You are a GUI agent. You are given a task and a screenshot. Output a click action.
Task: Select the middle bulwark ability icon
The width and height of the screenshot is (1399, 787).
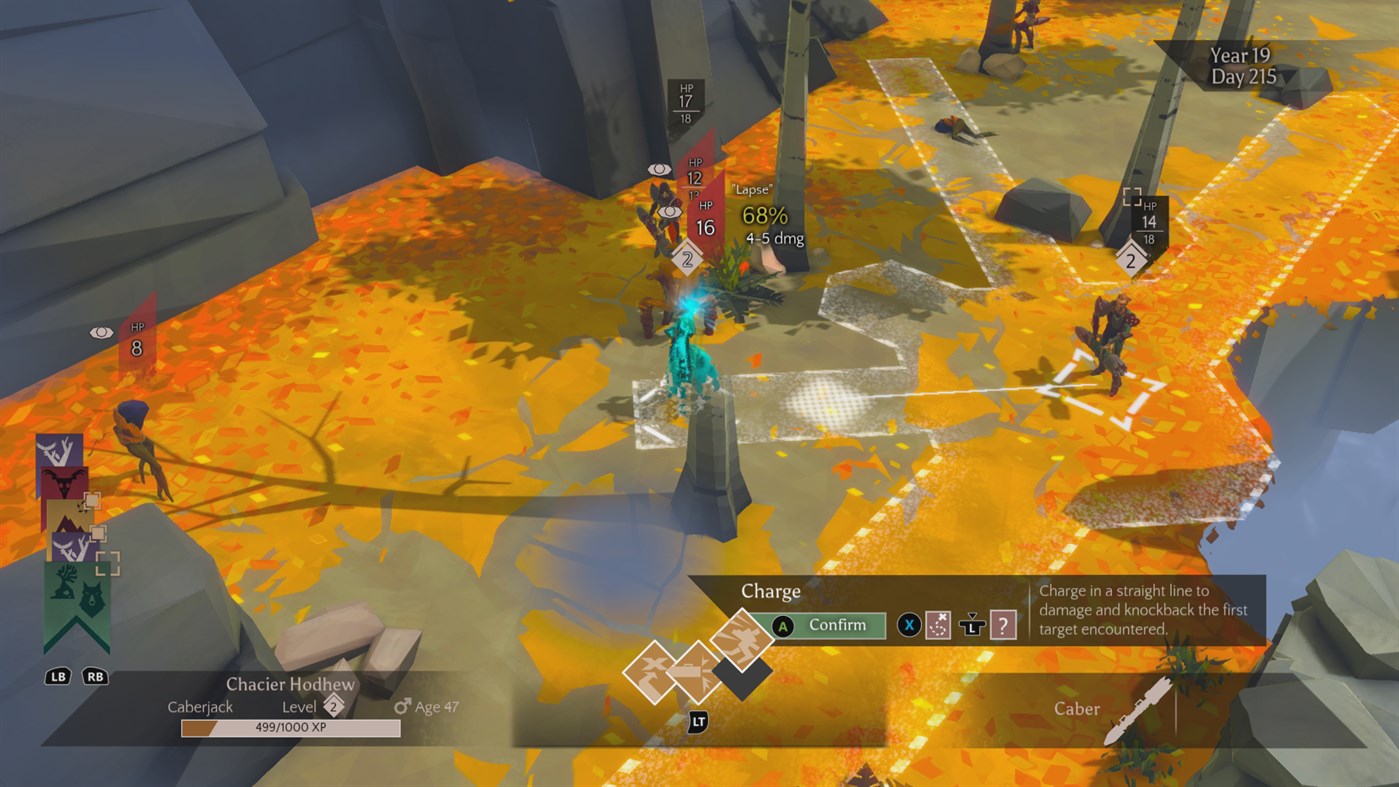[699, 672]
